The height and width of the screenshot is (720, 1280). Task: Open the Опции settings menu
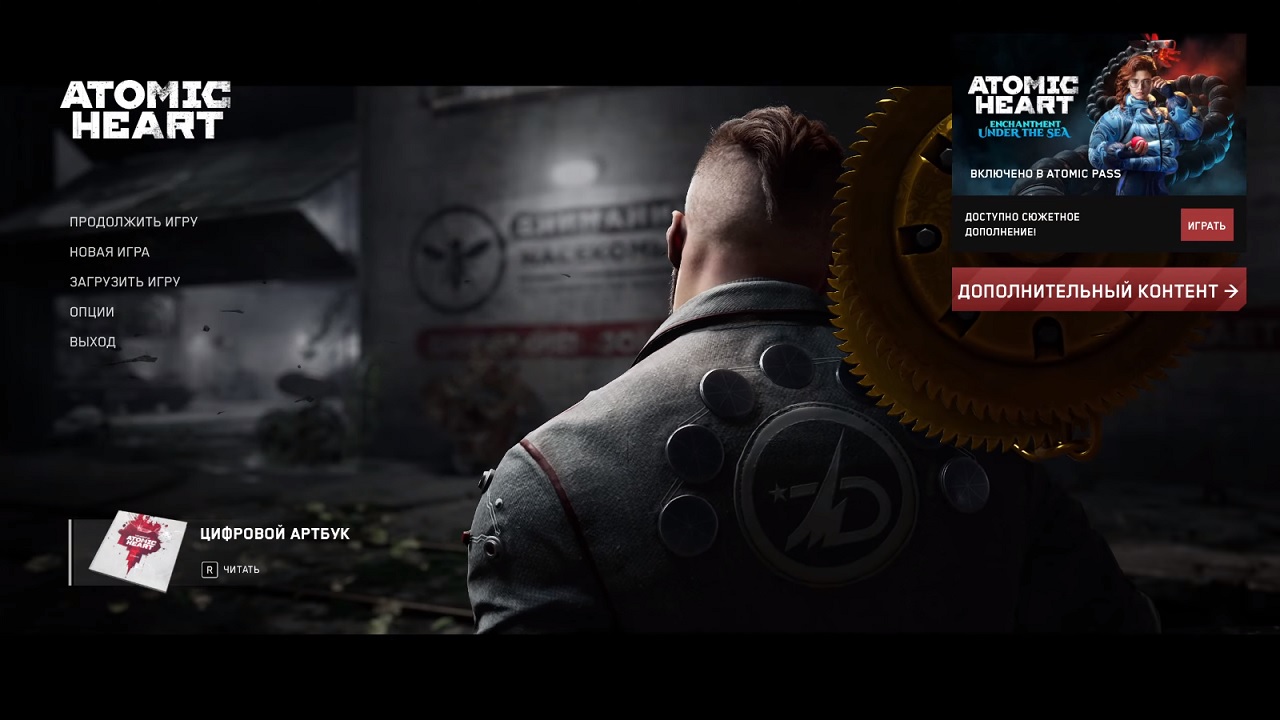click(x=91, y=311)
